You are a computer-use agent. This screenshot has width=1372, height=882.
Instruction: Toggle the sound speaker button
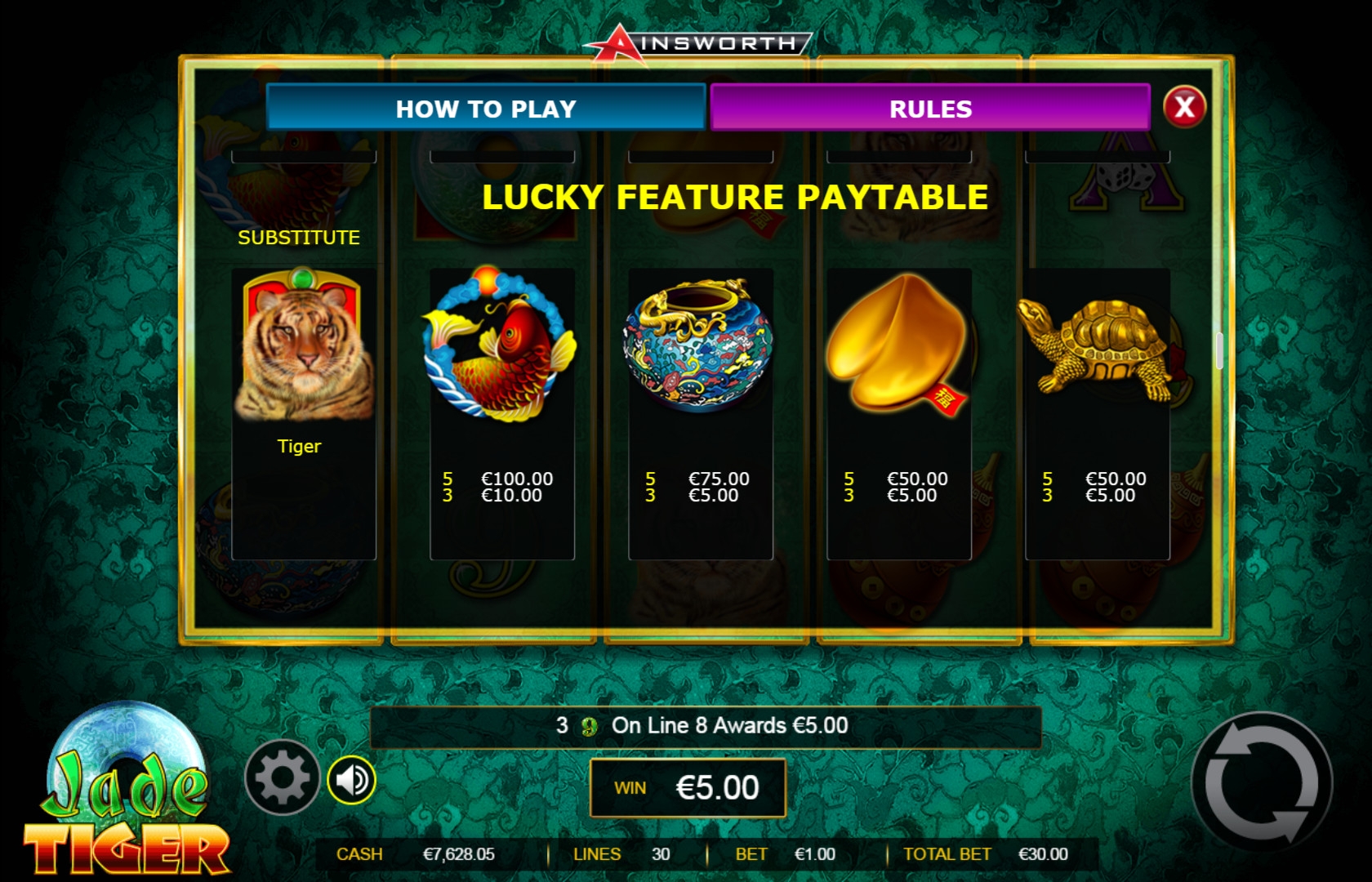pos(352,780)
